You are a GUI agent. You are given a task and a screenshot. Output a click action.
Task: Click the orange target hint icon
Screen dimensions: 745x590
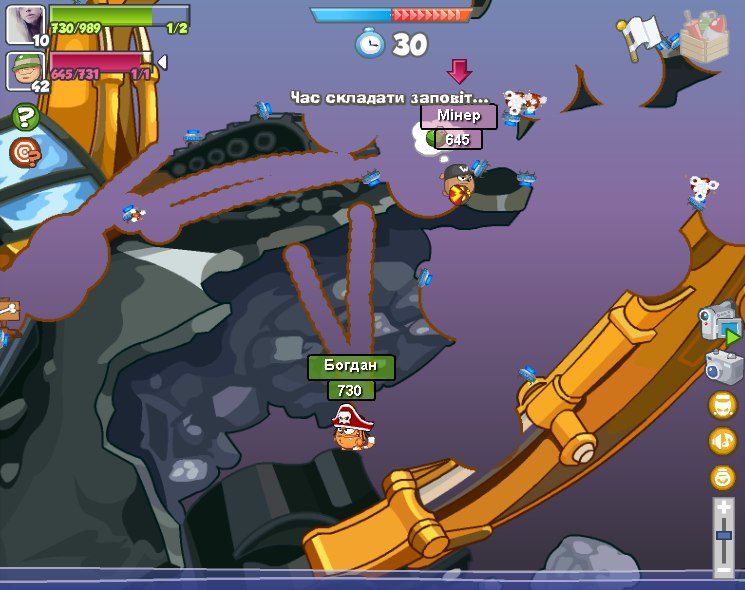[x=25, y=152]
